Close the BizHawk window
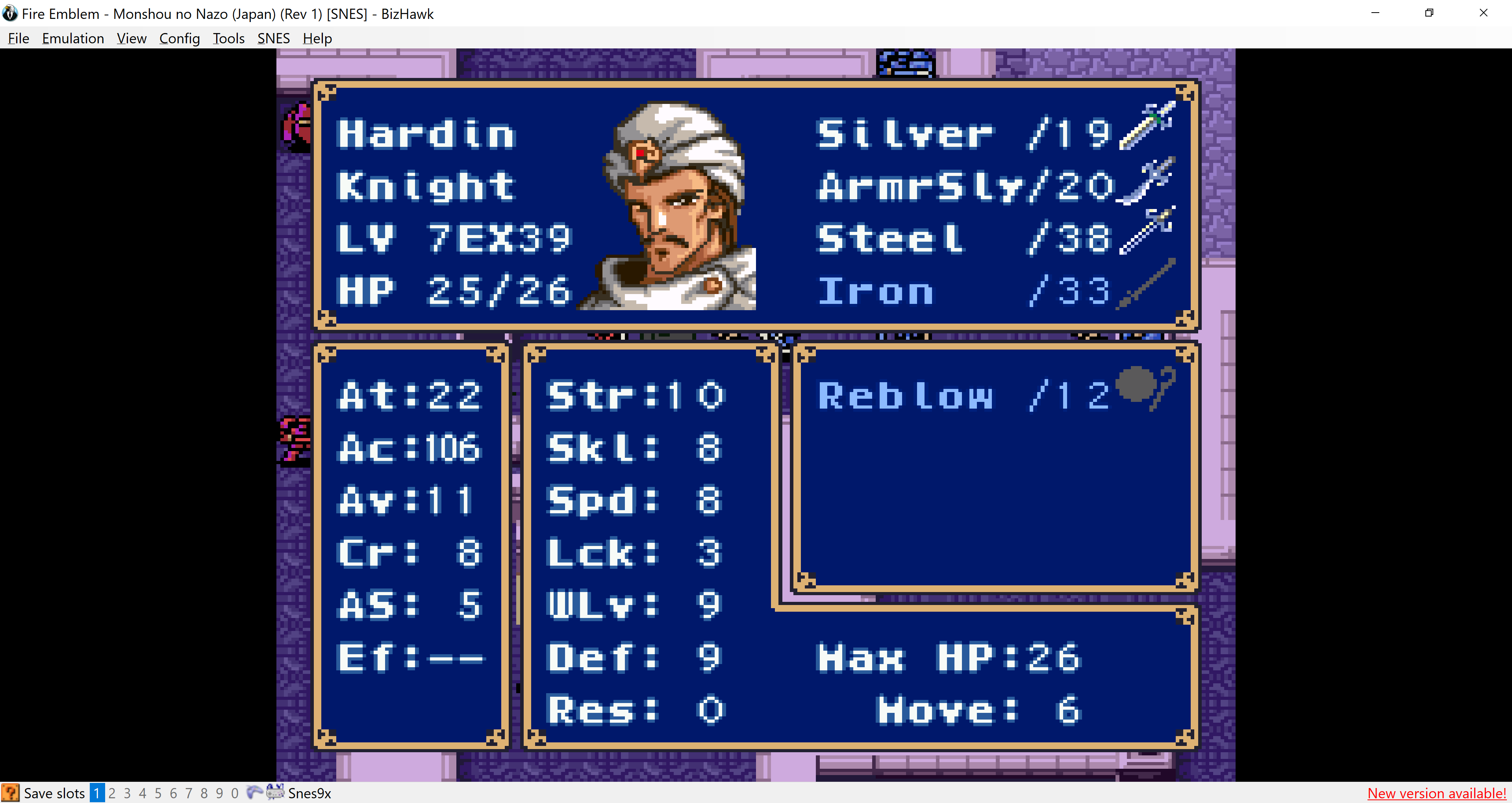Image resolution: width=1512 pixels, height=803 pixels. coord(1483,13)
